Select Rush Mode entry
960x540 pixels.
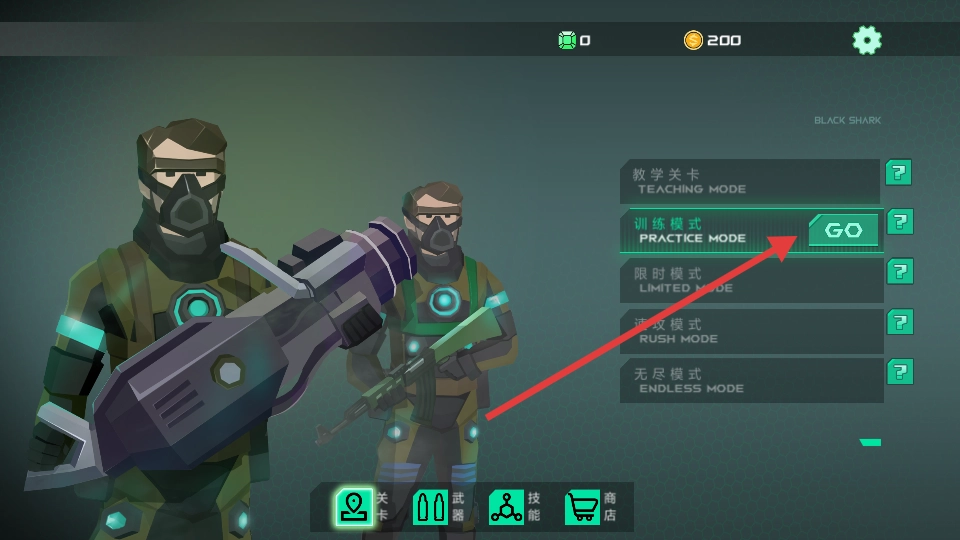tap(750, 331)
